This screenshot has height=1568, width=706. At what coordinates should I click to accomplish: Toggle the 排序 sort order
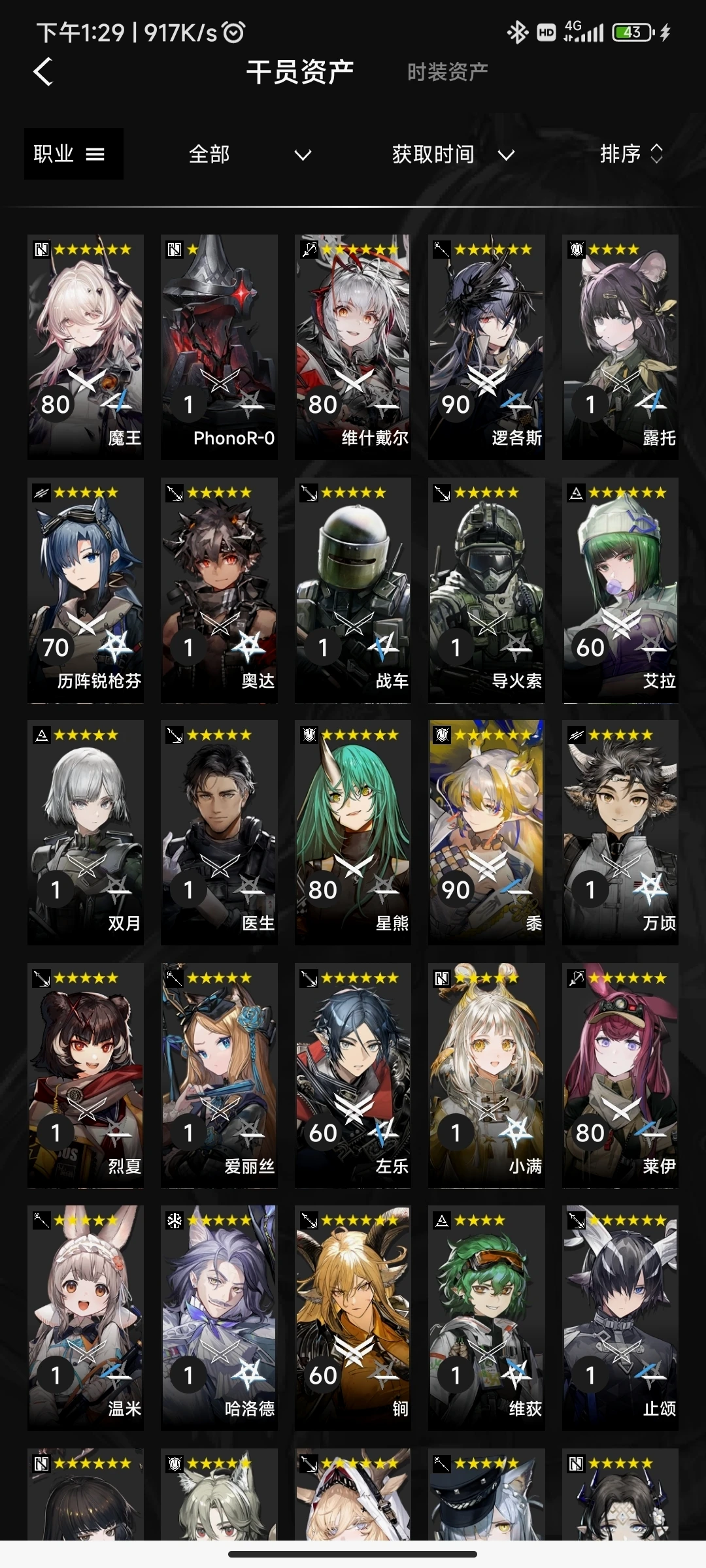(631, 154)
